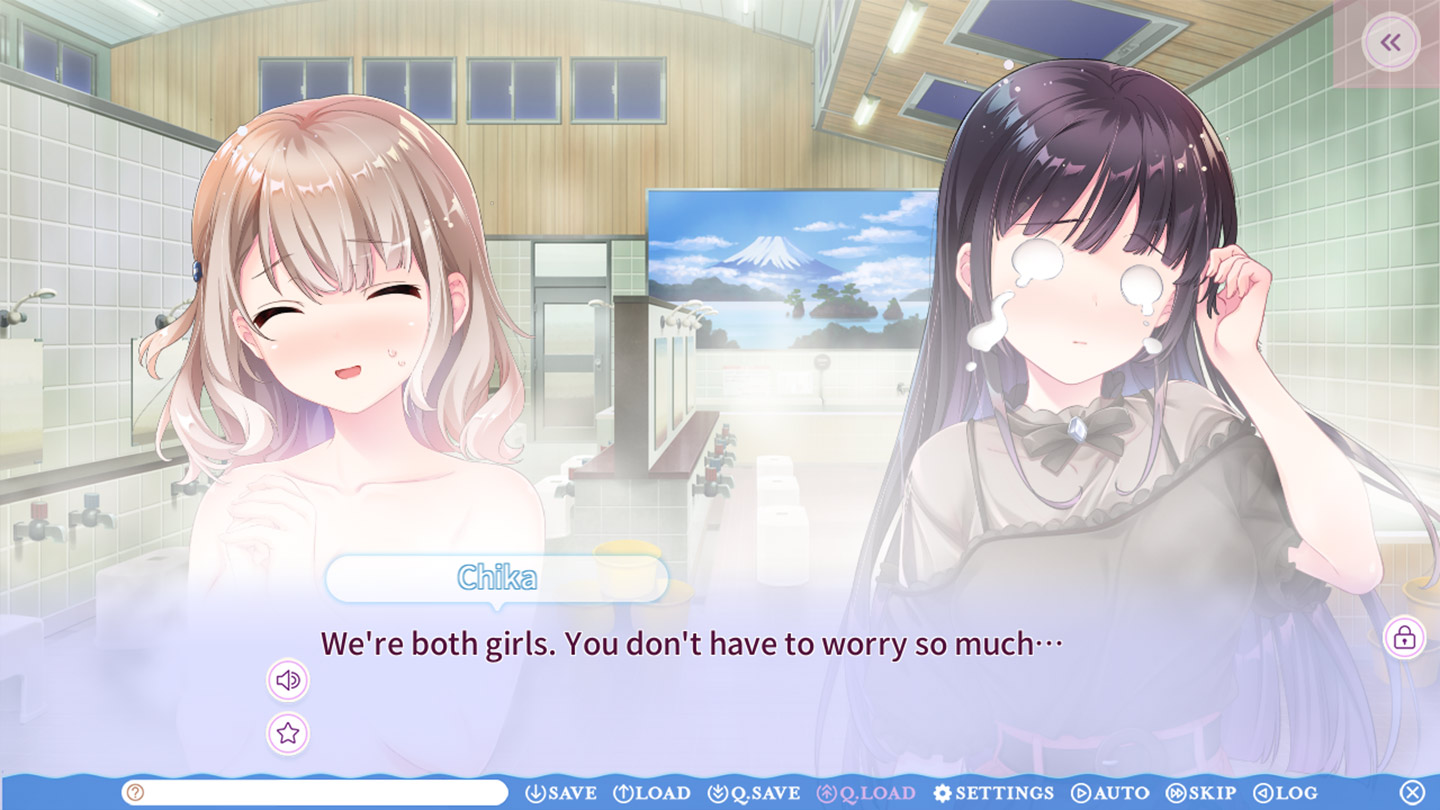This screenshot has width=1440, height=810.
Task: Open the dialogue LOG
Action: (1285, 793)
